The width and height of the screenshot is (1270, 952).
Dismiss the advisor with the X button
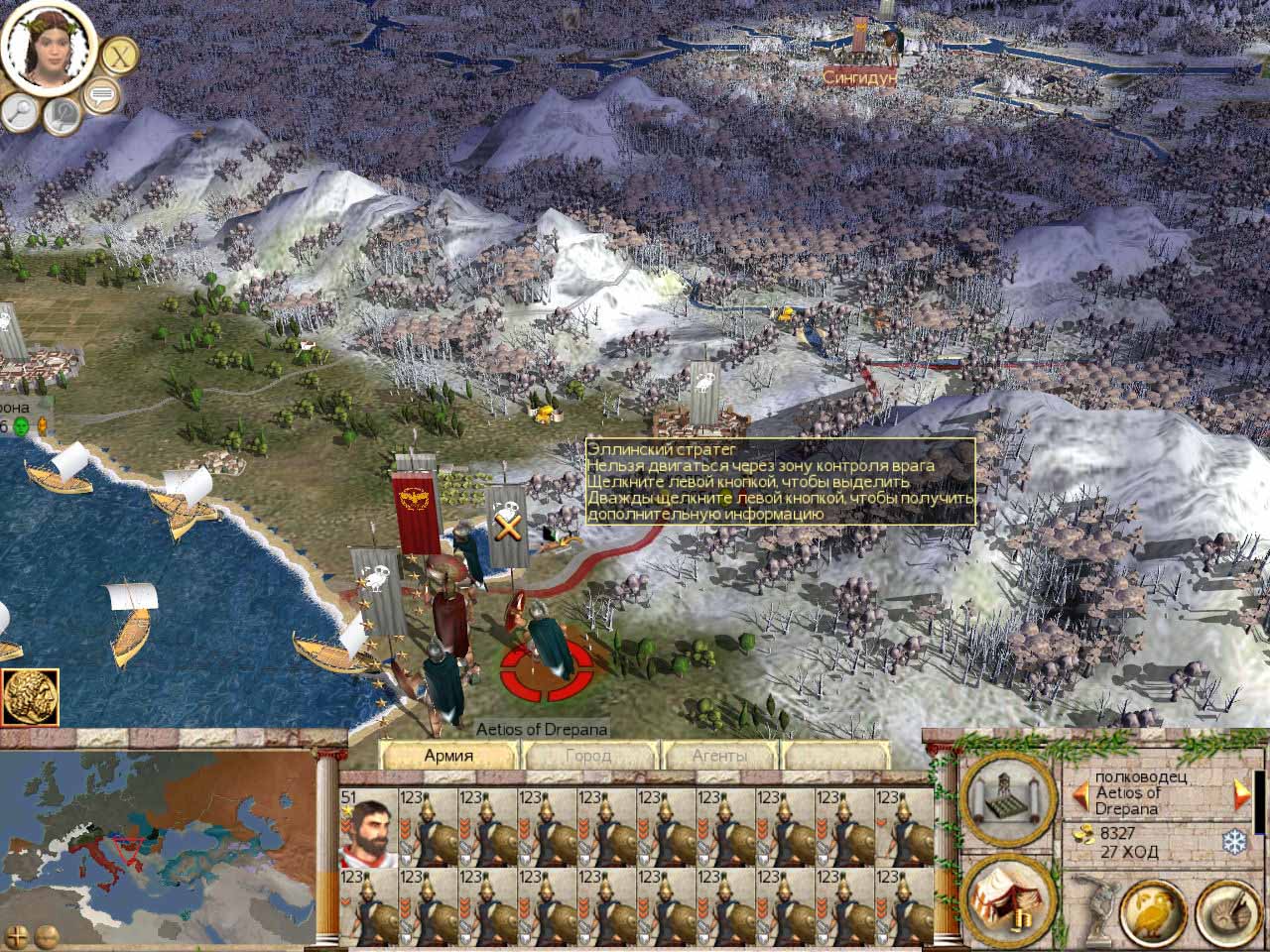coord(120,56)
